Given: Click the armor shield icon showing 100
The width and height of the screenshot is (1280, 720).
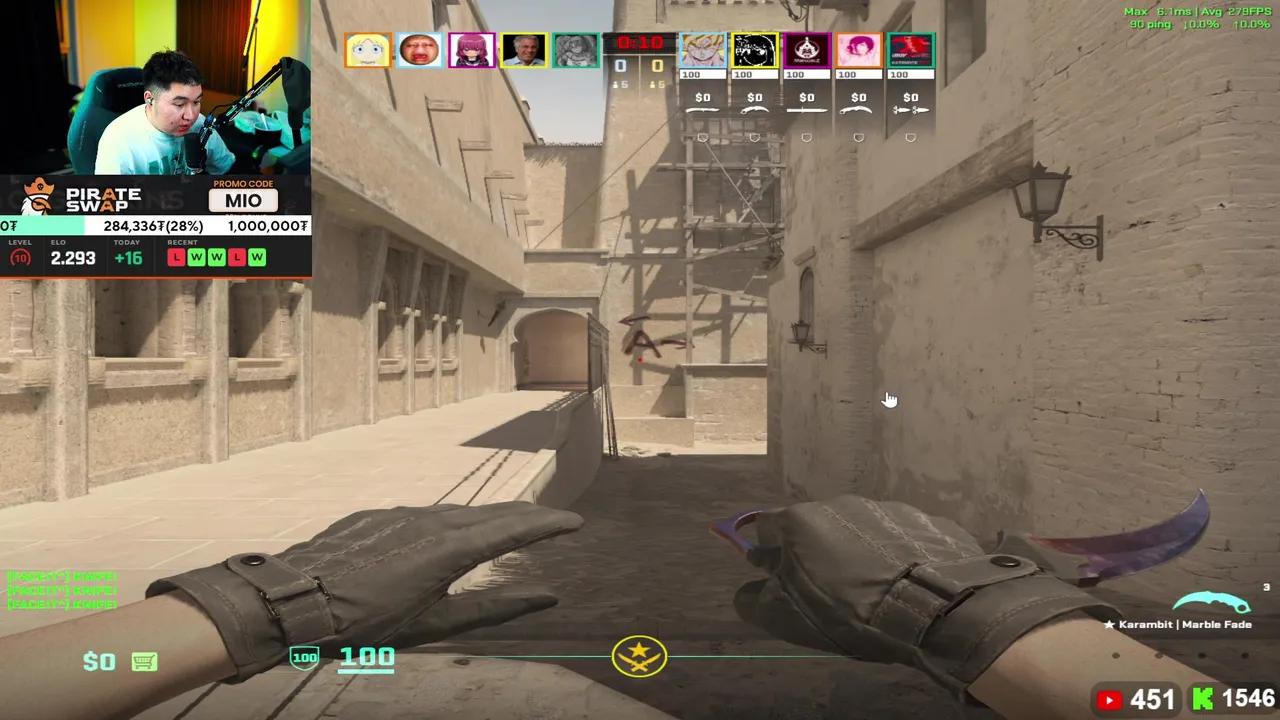Looking at the screenshot, I should coord(304,657).
